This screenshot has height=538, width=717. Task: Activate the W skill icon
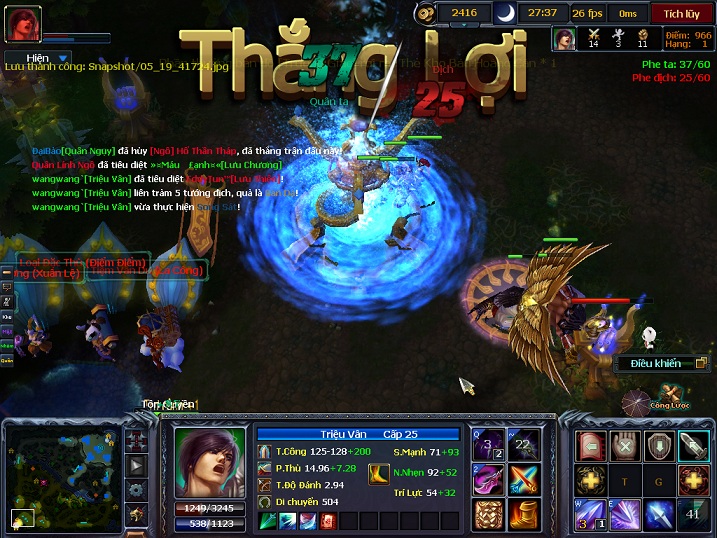[x=590, y=514]
